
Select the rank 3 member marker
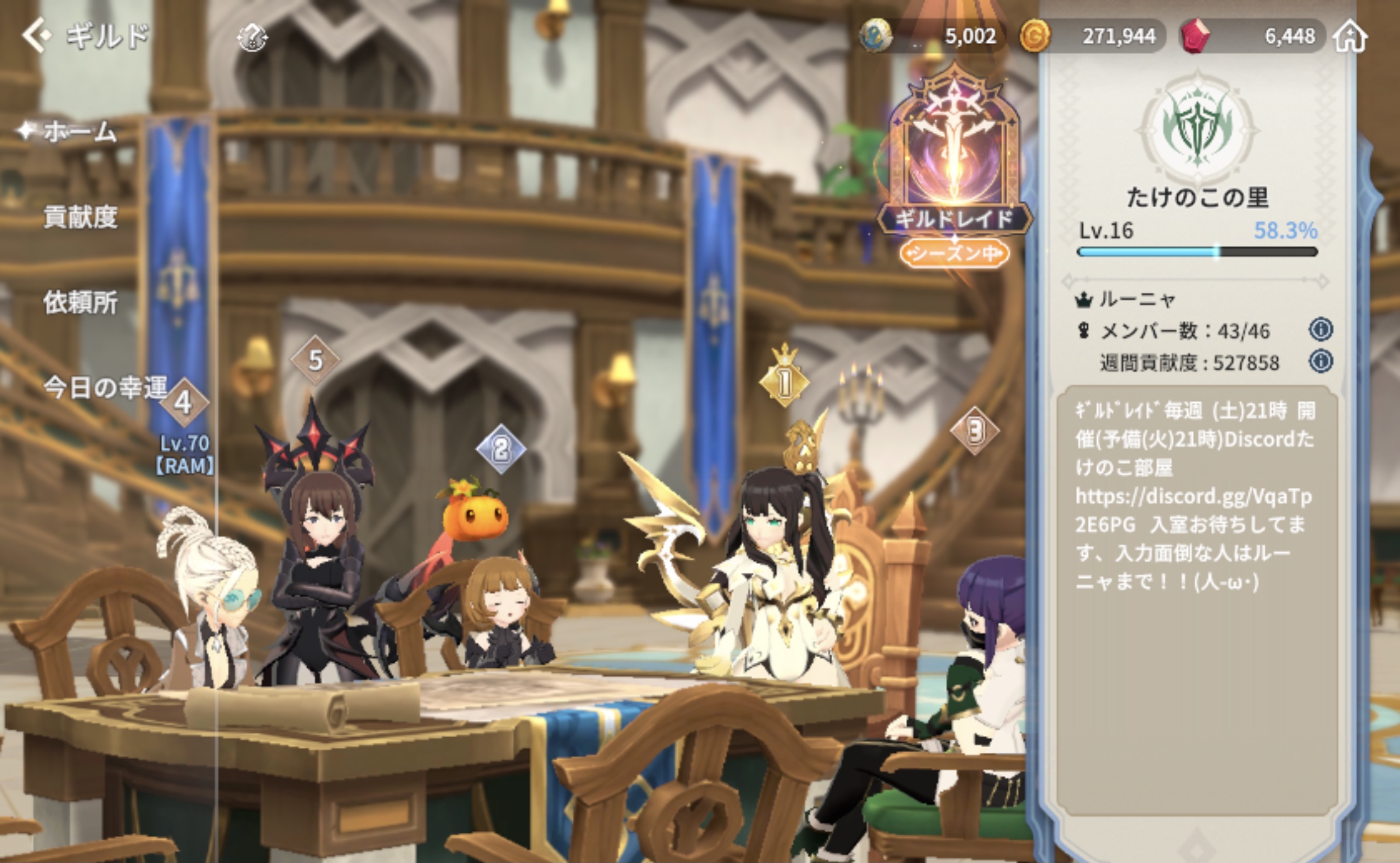[x=974, y=431]
